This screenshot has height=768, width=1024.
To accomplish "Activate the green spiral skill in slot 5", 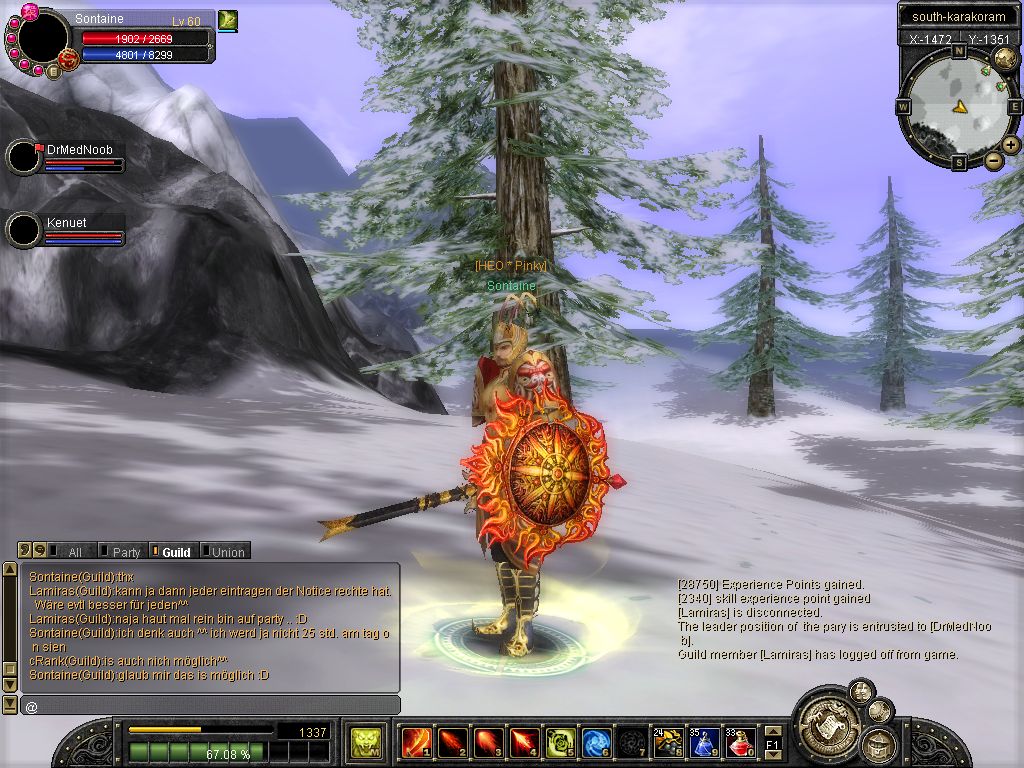I will 560,743.
